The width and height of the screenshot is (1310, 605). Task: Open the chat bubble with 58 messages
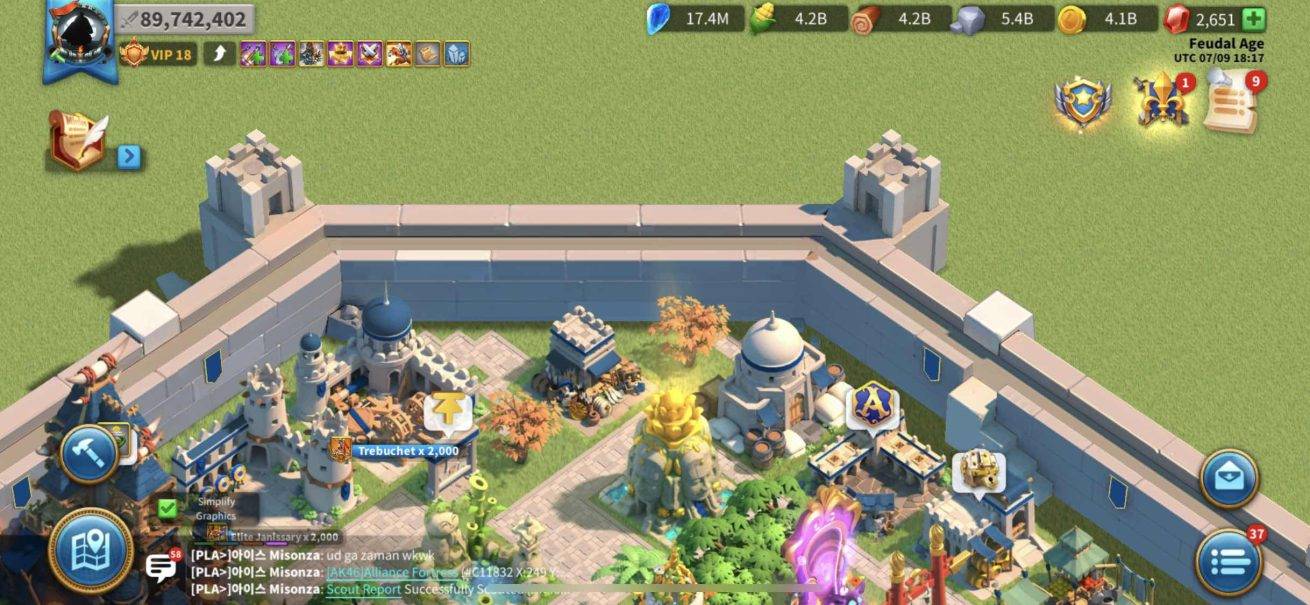pyautogui.click(x=161, y=568)
